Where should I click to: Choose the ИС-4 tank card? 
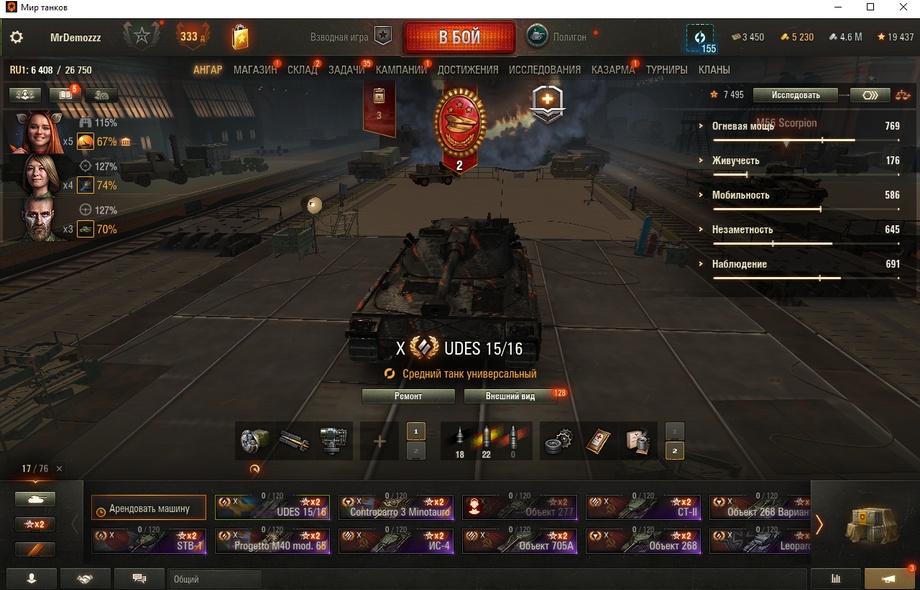[396, 541]
